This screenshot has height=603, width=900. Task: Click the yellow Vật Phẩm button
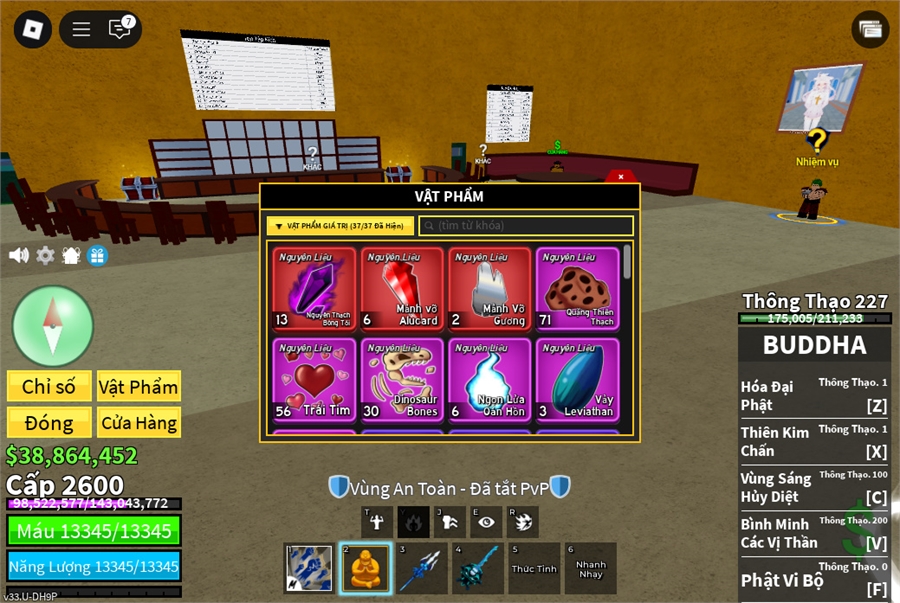[x=138, y=387]
